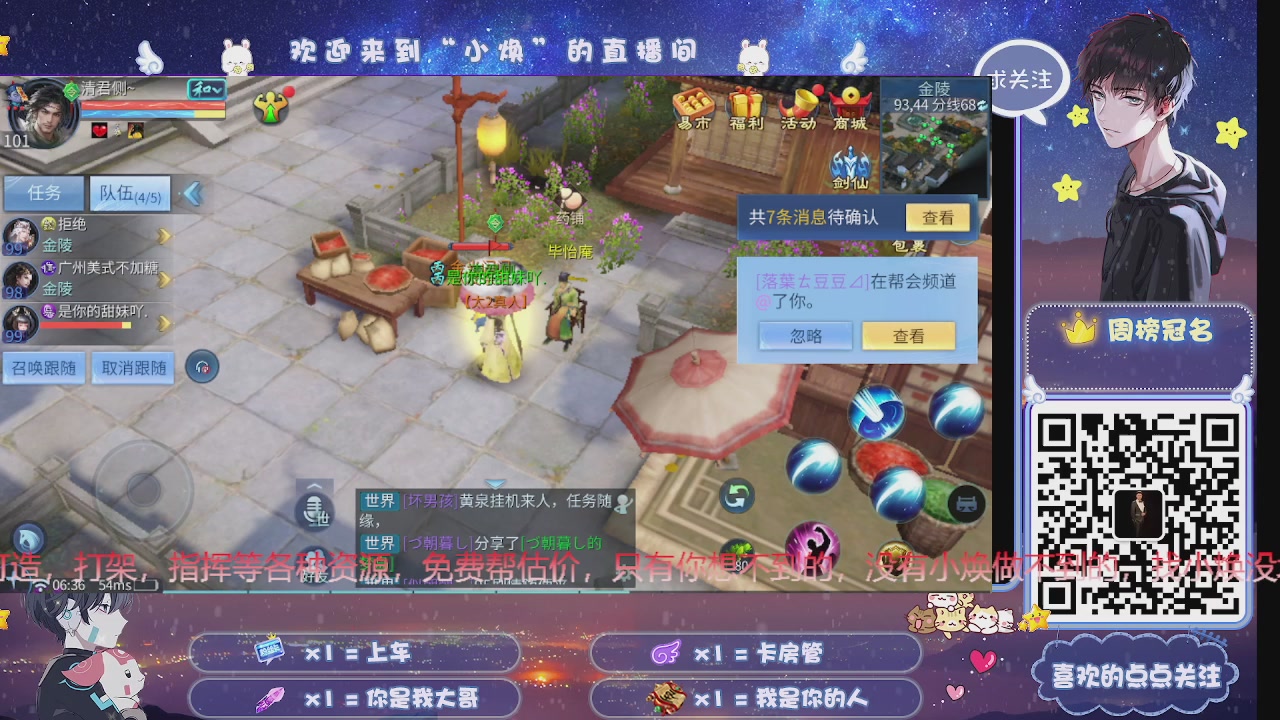
Task: Switch to the 任务 tab
Action: click(x=42, y=192)
